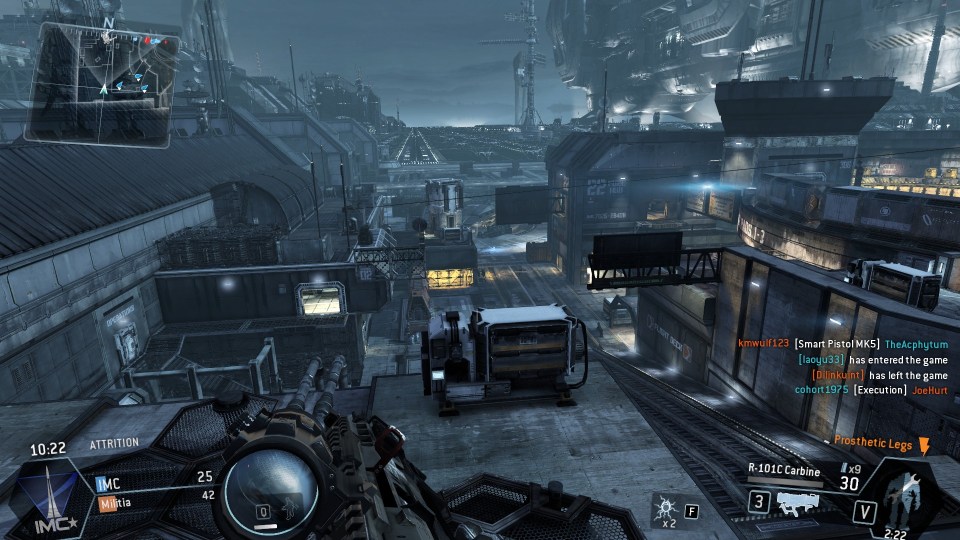960x540 pixels.
Task: Activate the frag grenade ordnance icon
Action: tap(664, 510)
